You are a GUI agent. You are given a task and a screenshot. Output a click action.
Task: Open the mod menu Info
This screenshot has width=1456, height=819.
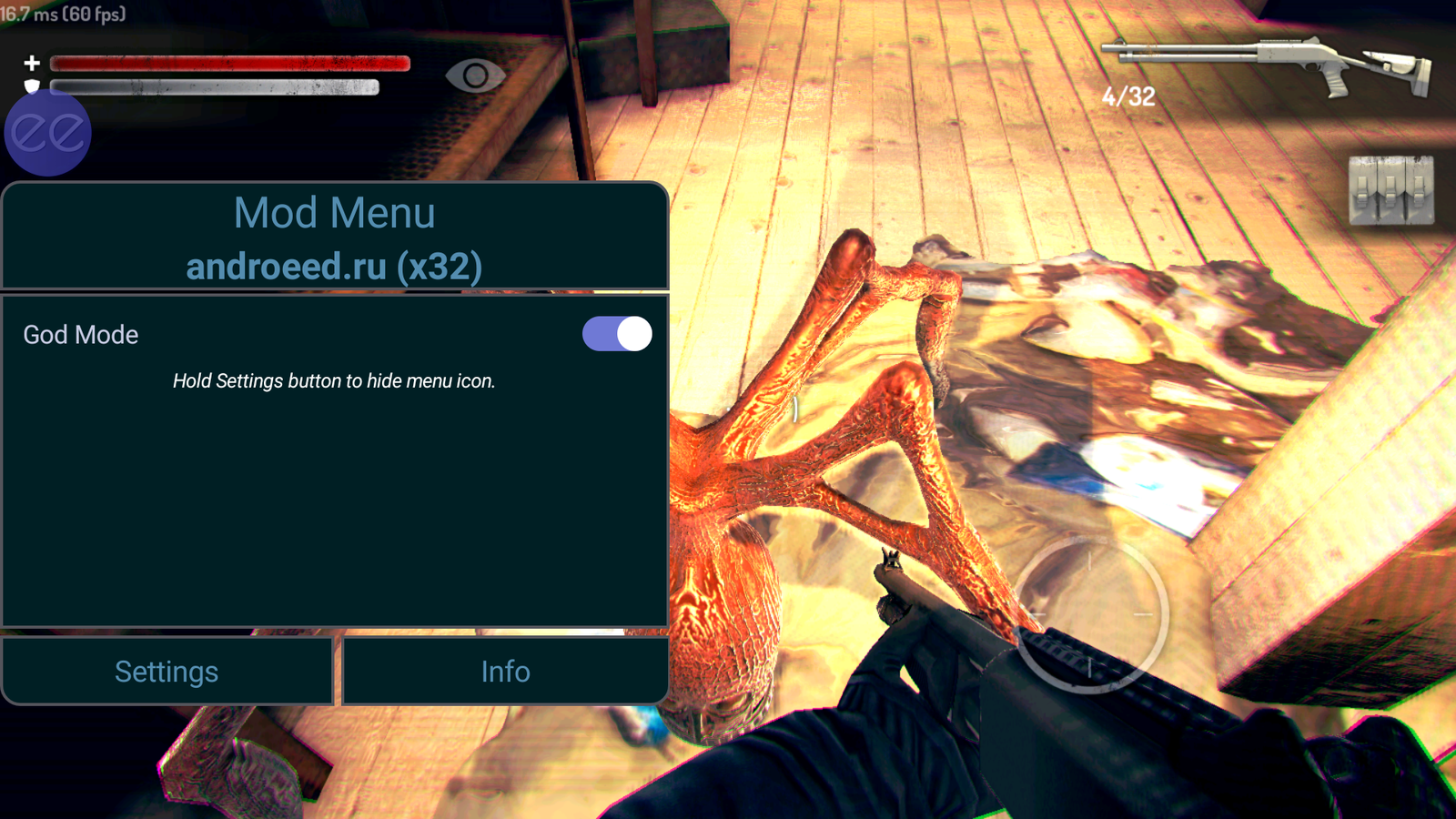click(505, 672)
